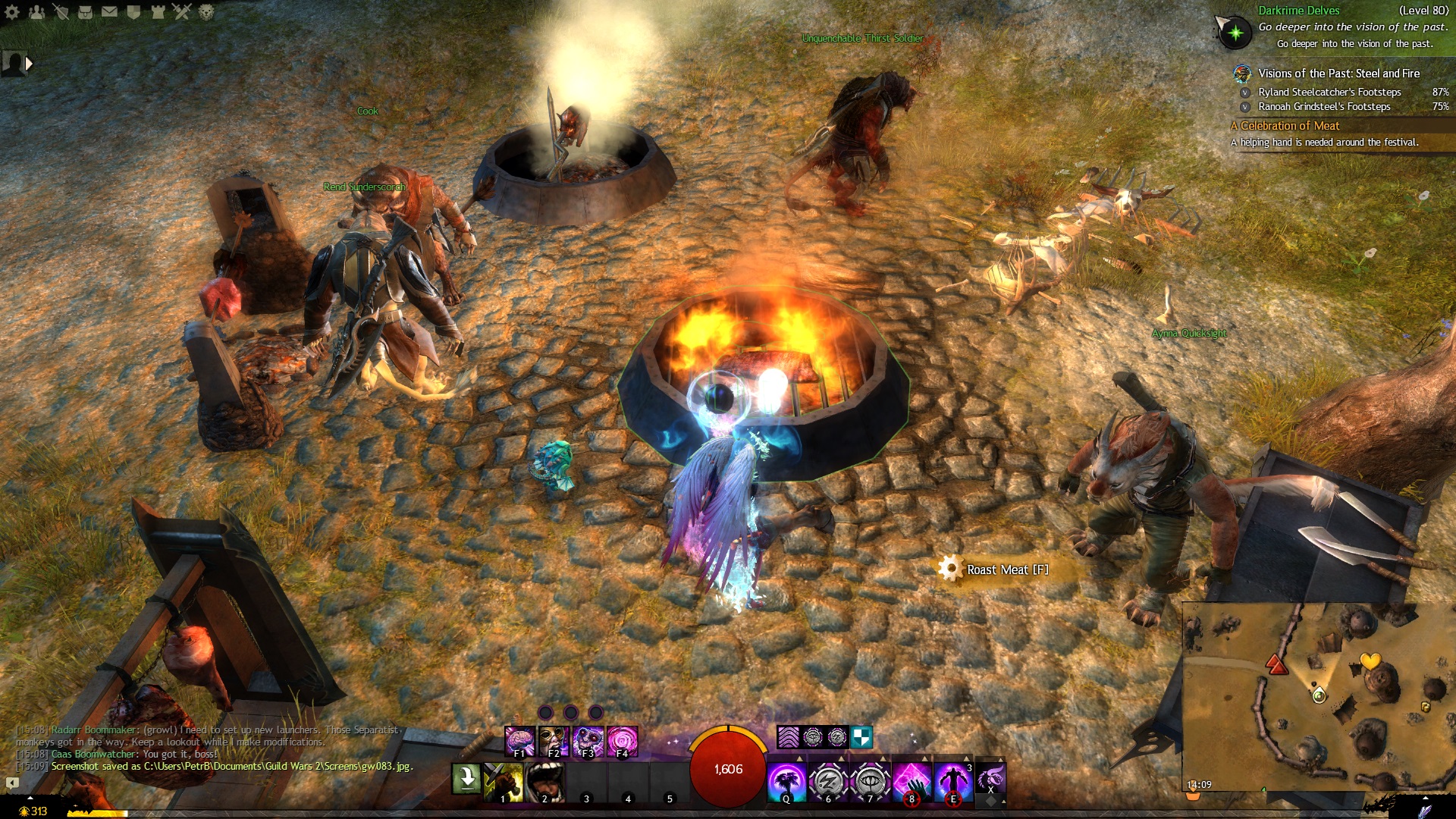This screenshot has width=1456, height=819.
Task: Open the hero panel sword-and-shield icon
Action: coord(61,11)
